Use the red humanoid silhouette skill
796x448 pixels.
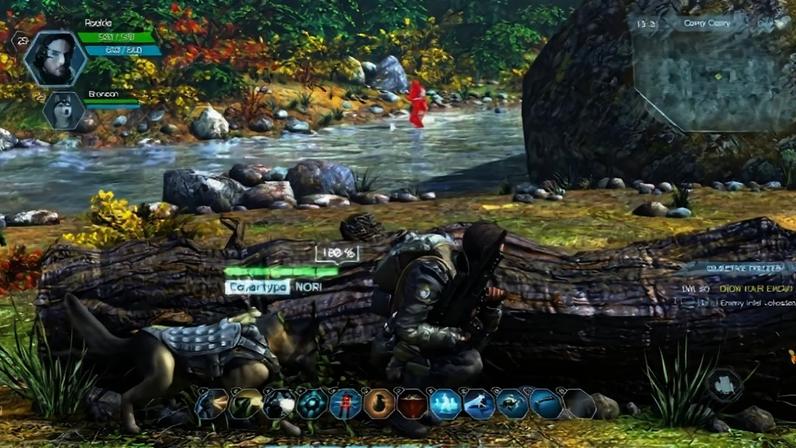click(345, 404)
